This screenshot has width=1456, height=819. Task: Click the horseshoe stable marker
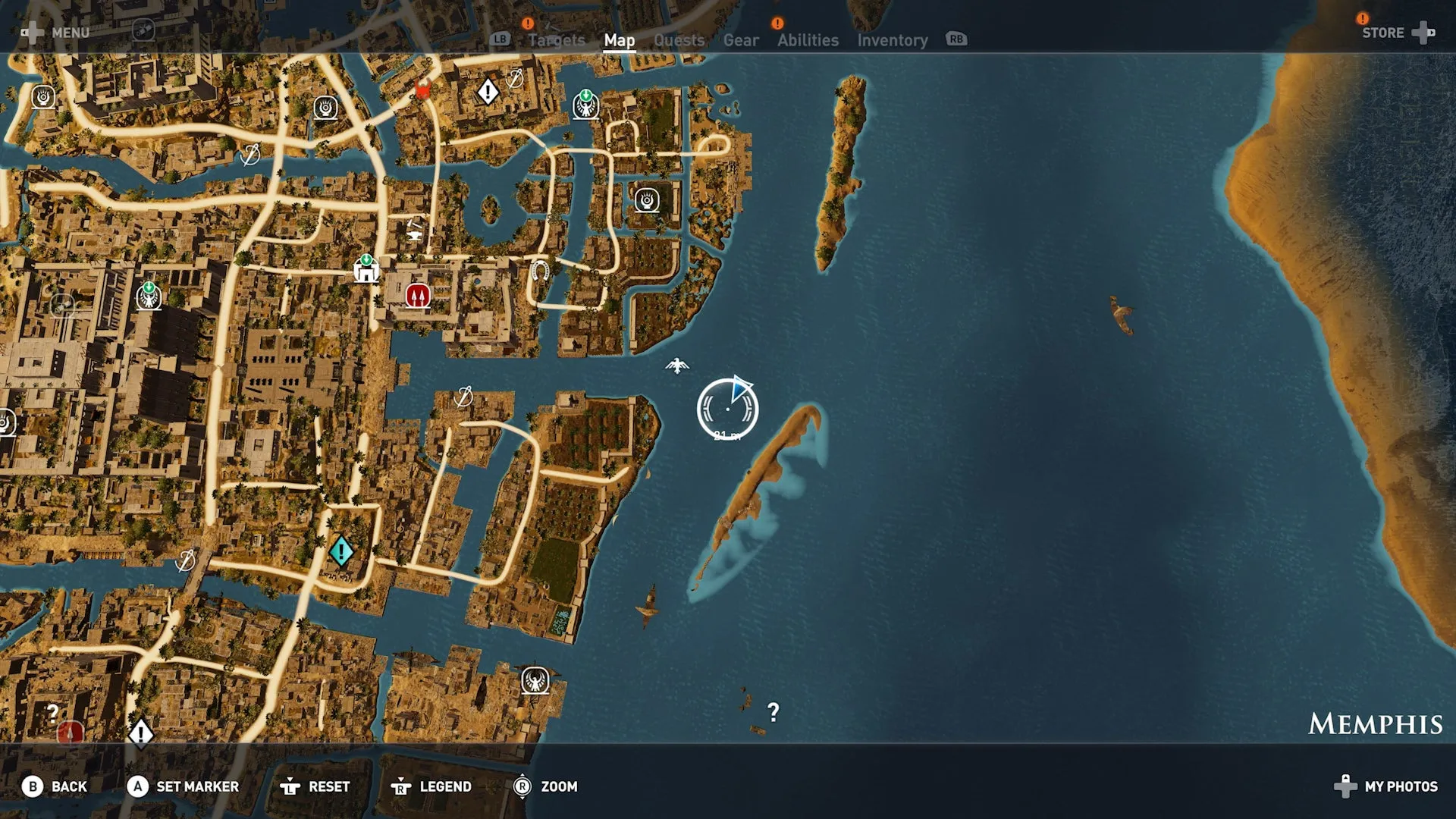(539, 270)
